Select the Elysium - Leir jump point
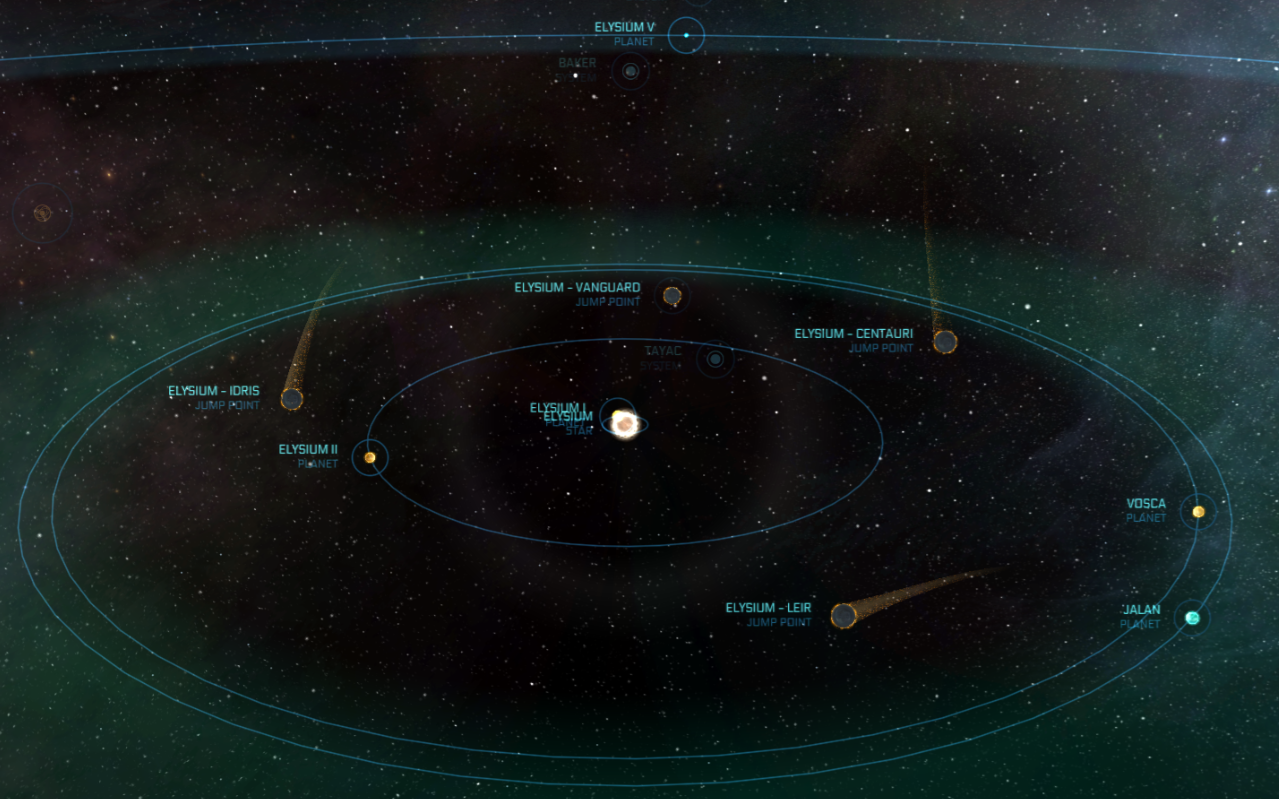This screenshot has width=1279, height=799. [x=844, y=616]
